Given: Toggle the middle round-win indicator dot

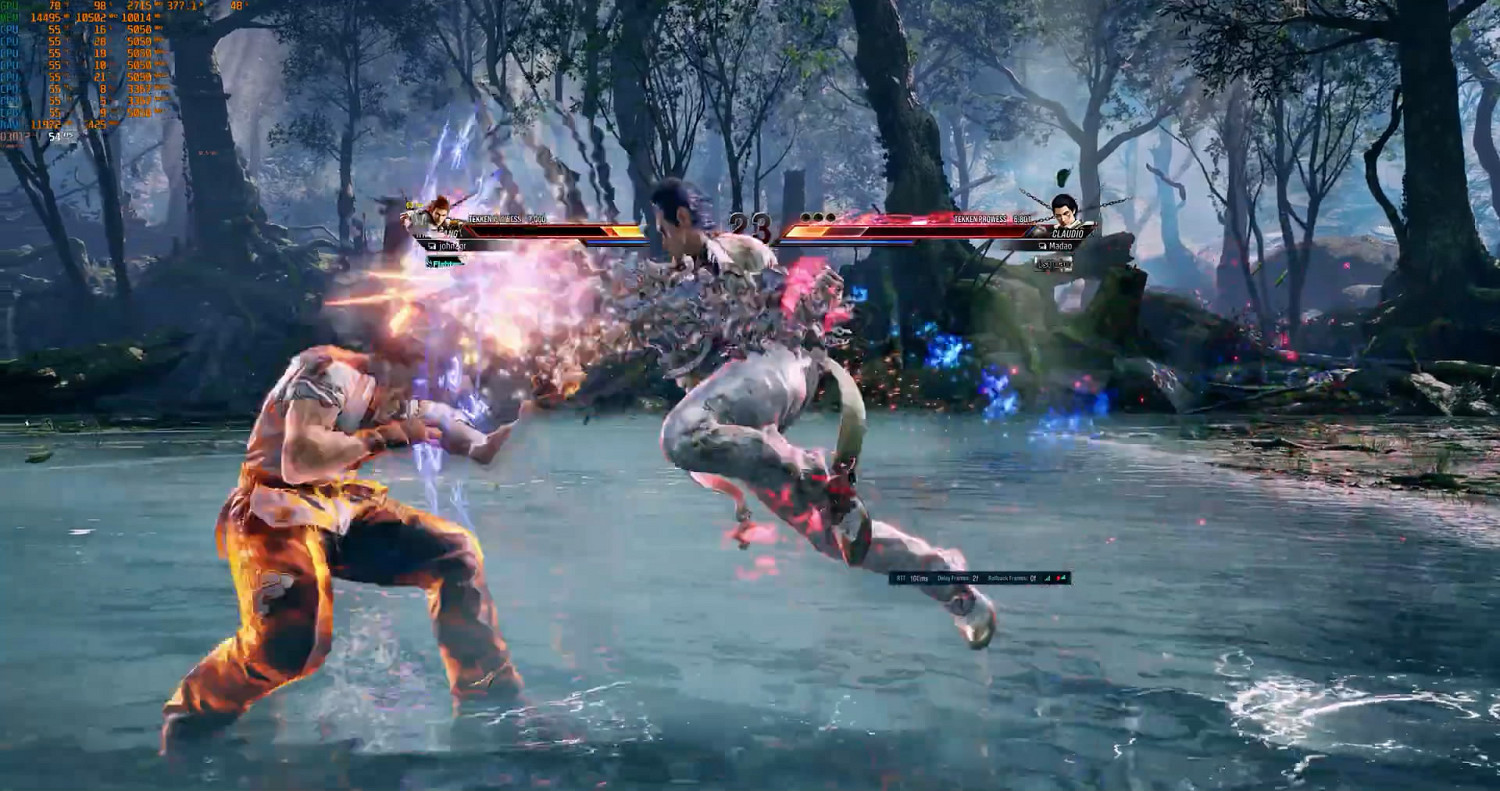Looking at the screenshot, I should click(817, 217).
